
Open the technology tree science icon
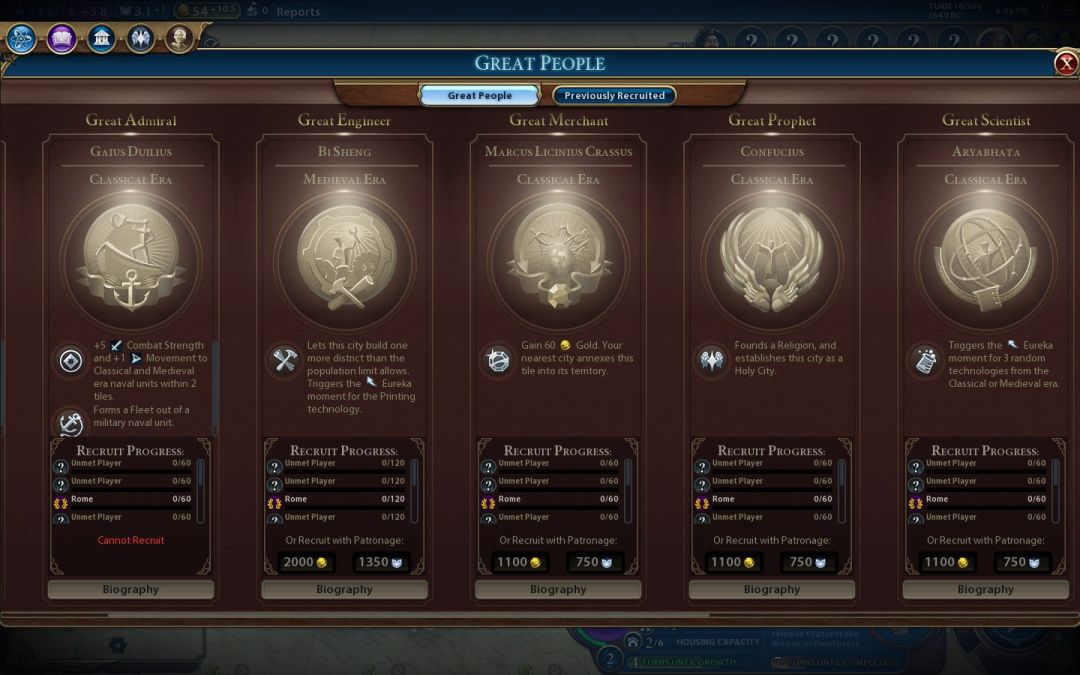coord(22,39)
